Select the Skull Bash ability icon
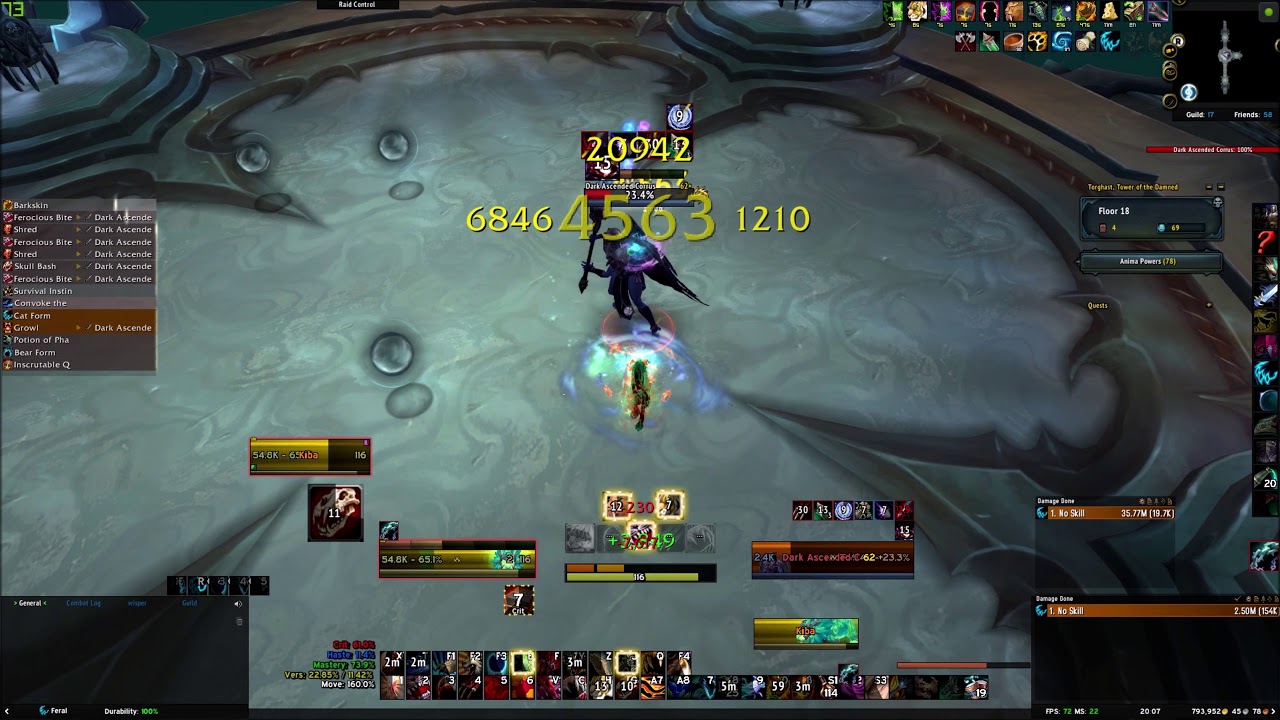The width and height of the screenshot is (1280, 720). point(10,266)
